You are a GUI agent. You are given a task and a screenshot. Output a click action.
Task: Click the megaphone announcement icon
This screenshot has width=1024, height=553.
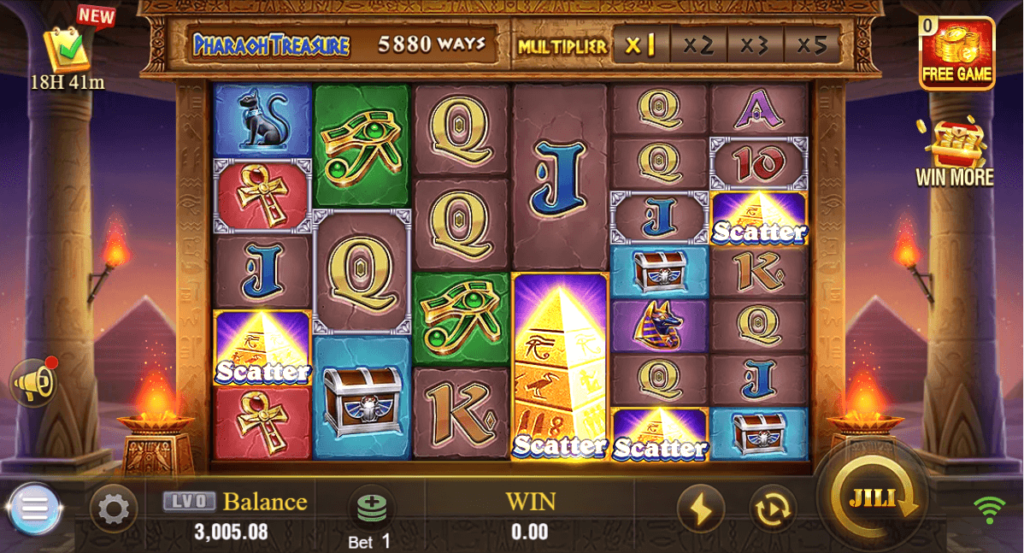point(33,381)
